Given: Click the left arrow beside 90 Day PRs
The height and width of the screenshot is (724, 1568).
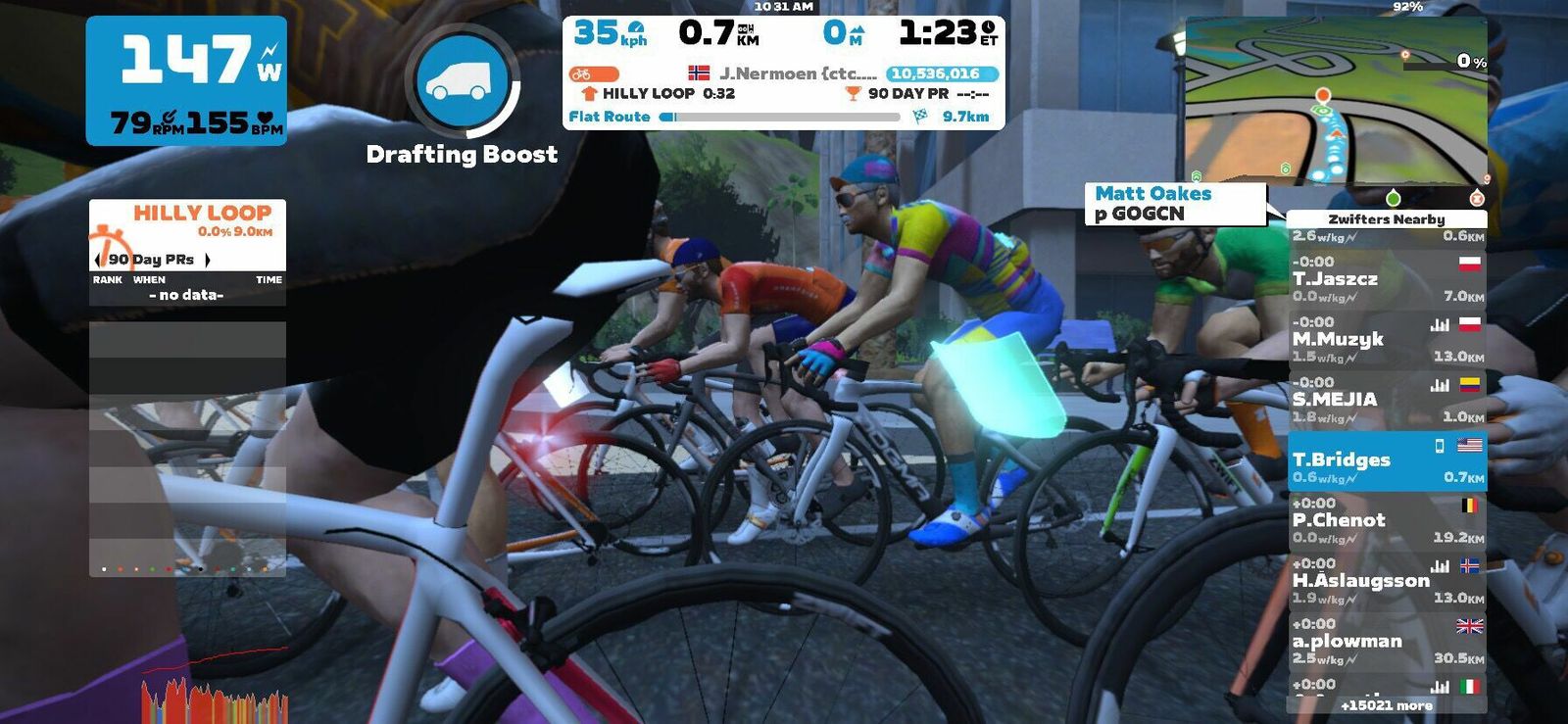Looking at the screenshot, I should click(x=97, y=260).
